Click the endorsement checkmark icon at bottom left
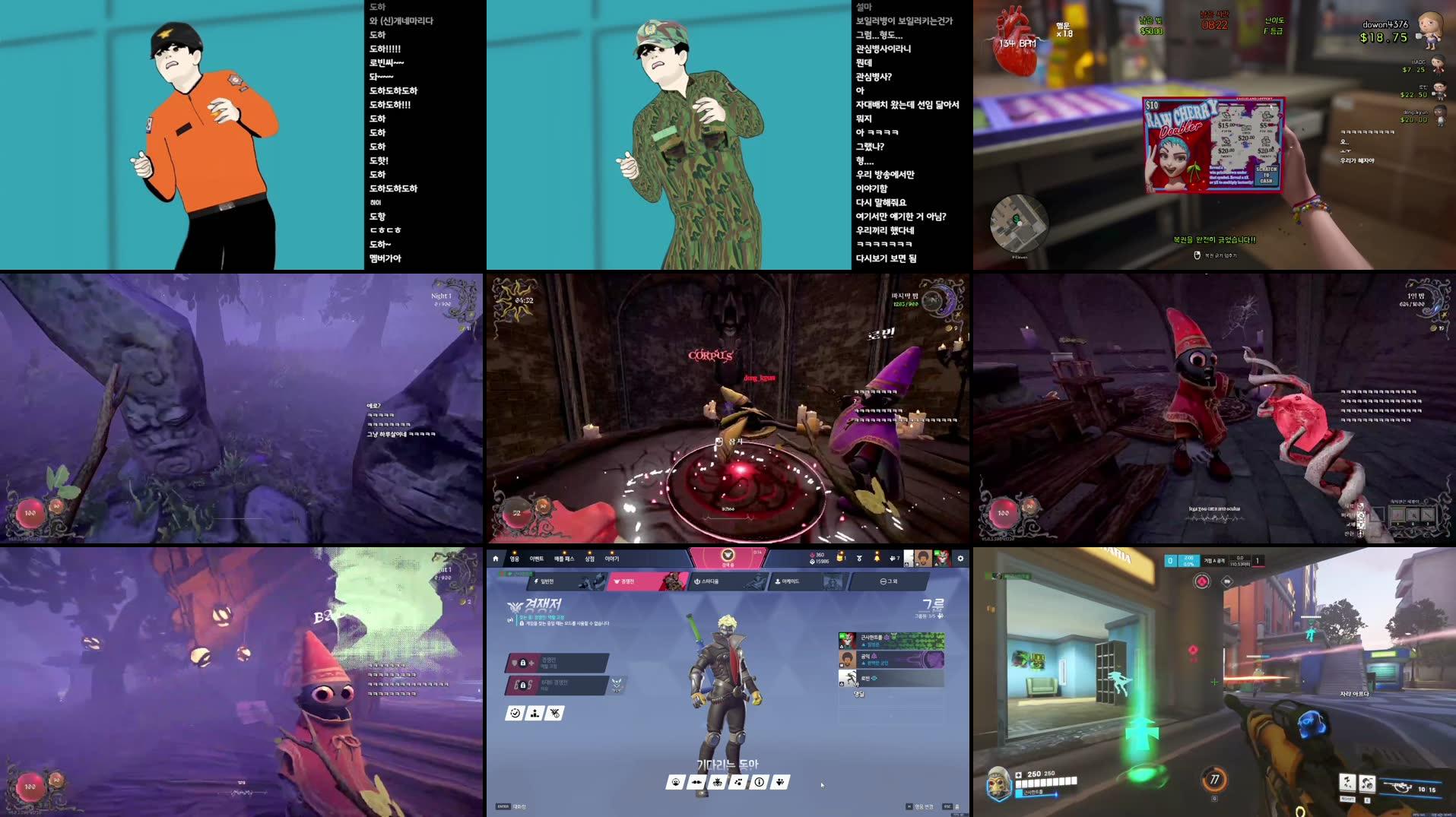 point(515,713)
